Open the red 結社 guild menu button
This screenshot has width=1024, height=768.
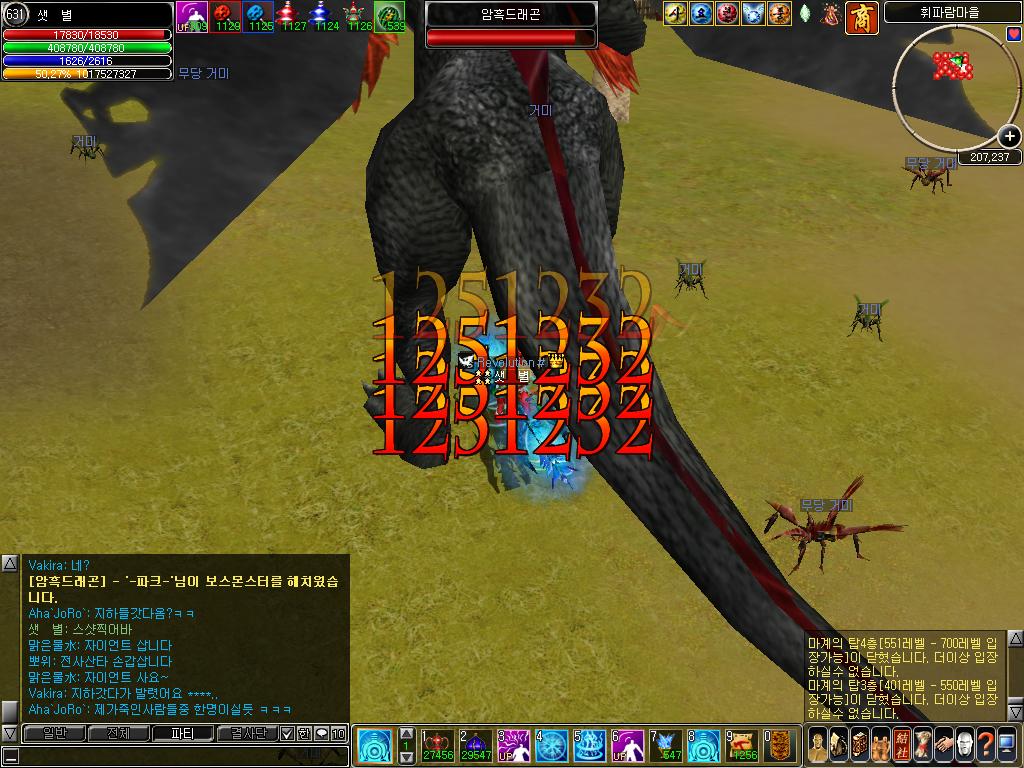coord(900,744)
